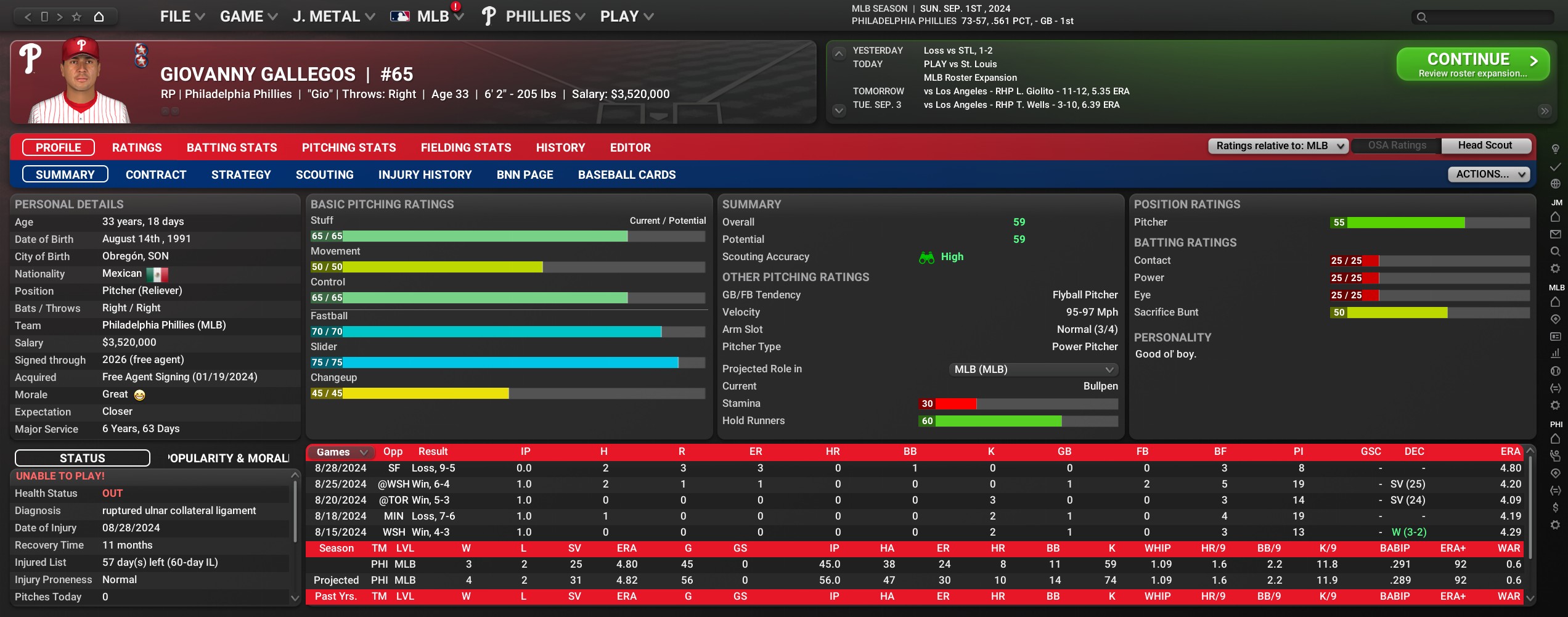1568x617 pixels.
Task: Open the Ratings relative to MLB dropdown
Action: pos(1278,146)
